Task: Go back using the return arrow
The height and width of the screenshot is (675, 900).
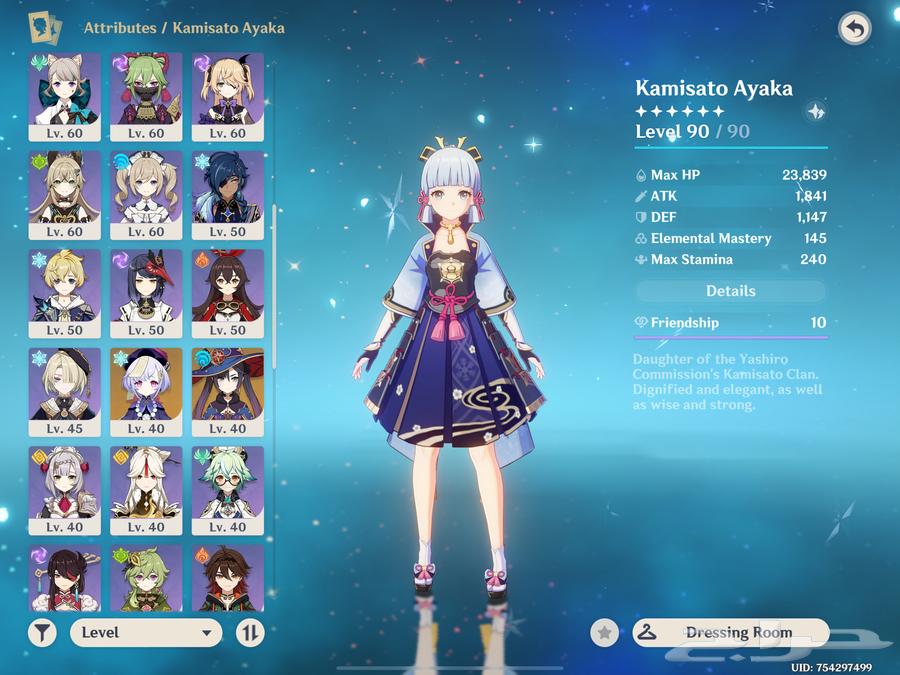Action: tap(854, 28)
